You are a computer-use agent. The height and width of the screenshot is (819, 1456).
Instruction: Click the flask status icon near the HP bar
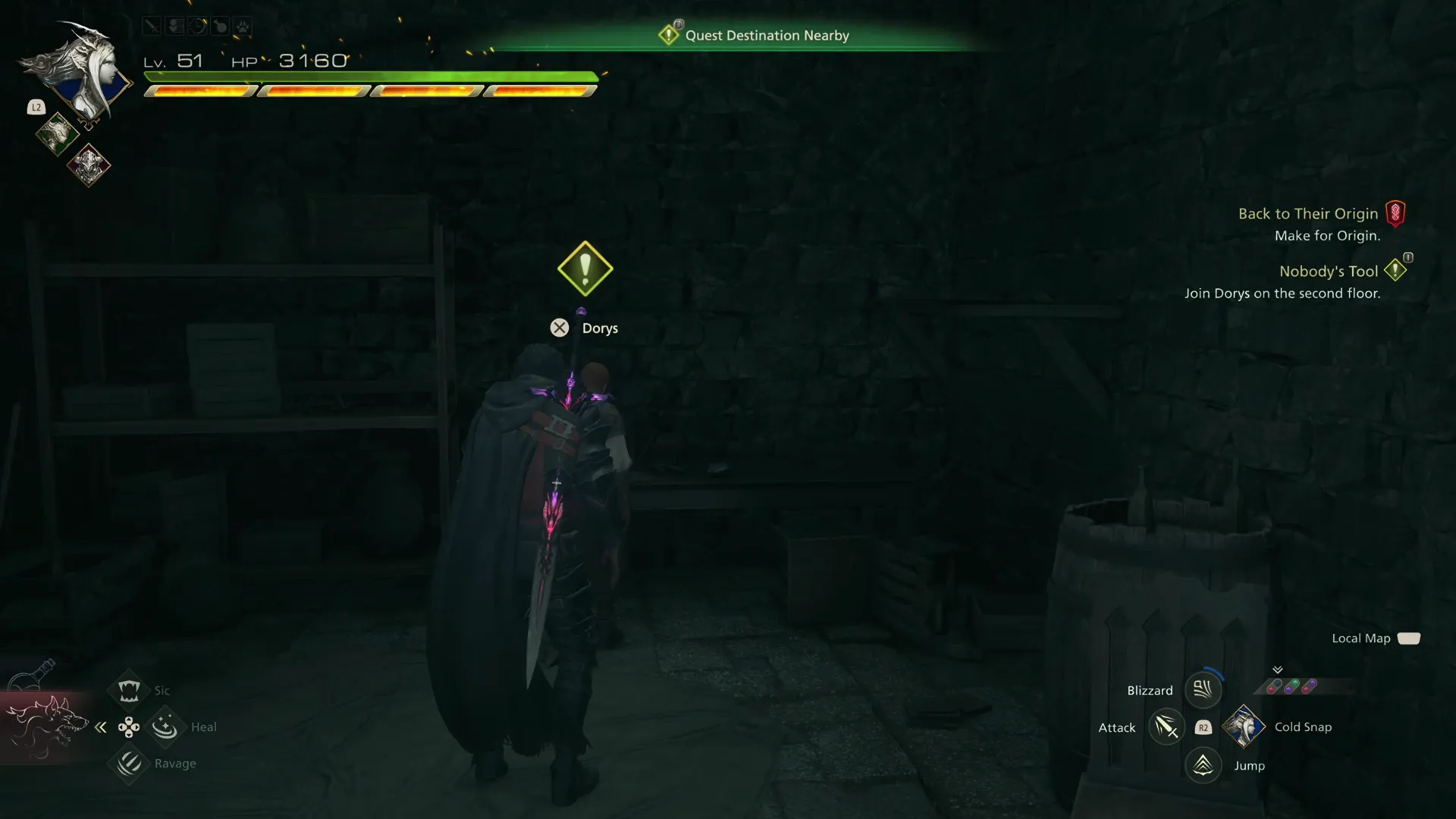click(220, 26)
